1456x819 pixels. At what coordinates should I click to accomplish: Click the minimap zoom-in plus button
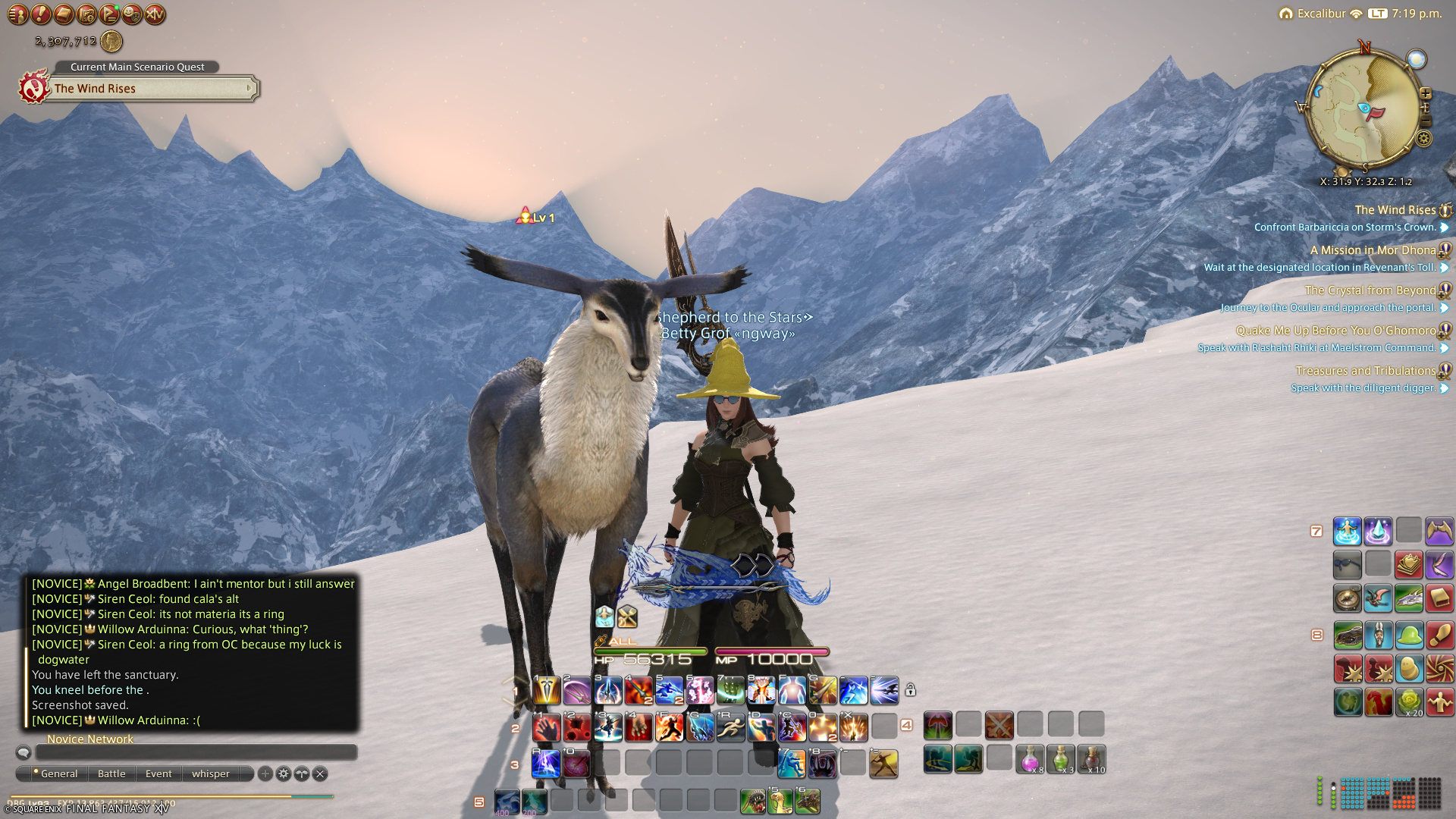click(x=1426, y=94)
